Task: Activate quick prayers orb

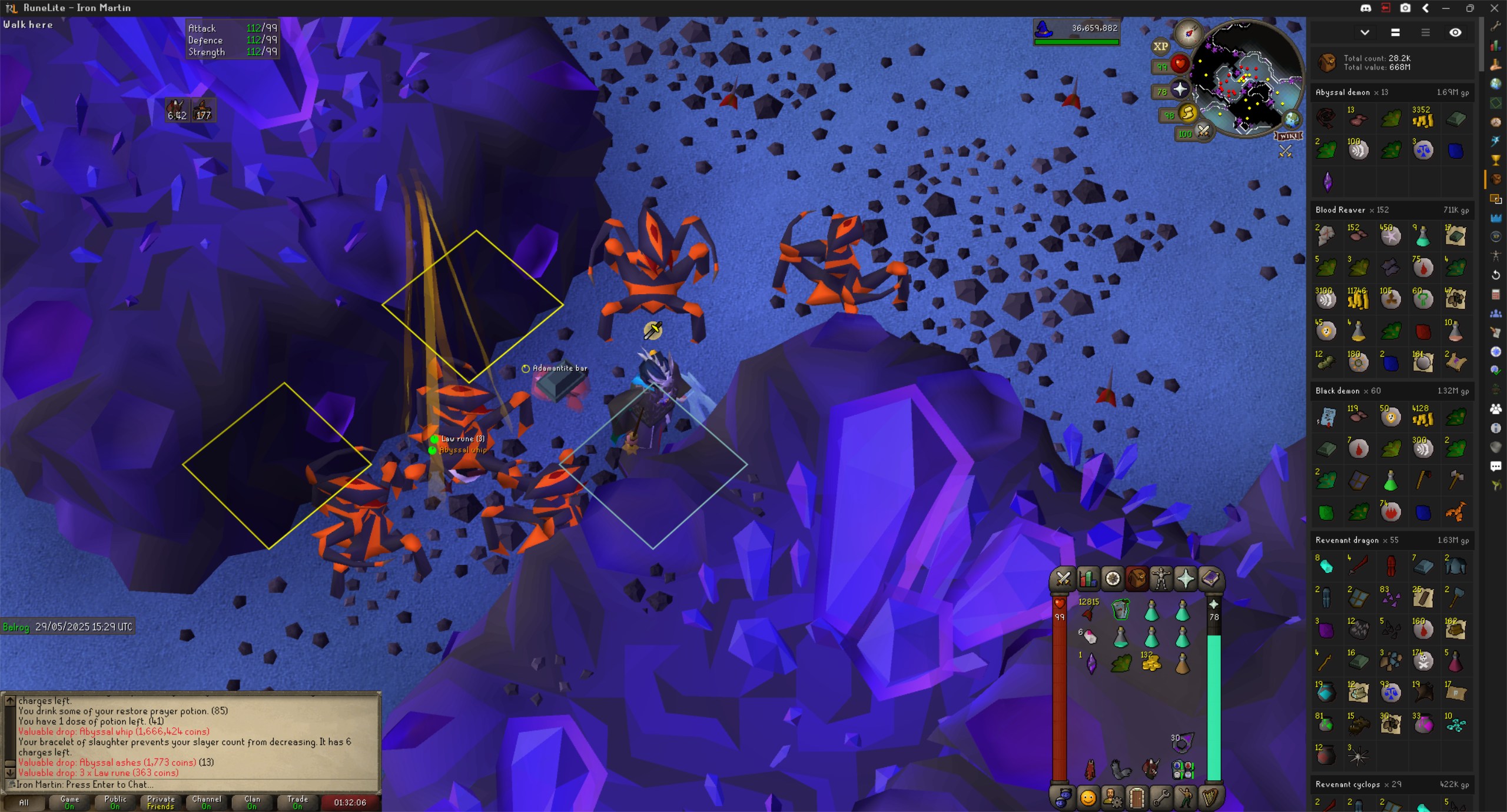Action: [x=1180, y=89]
